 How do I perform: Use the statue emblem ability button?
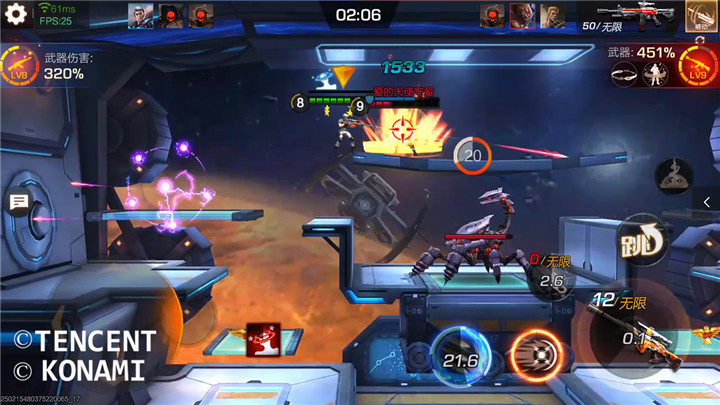tap(673, 177)
